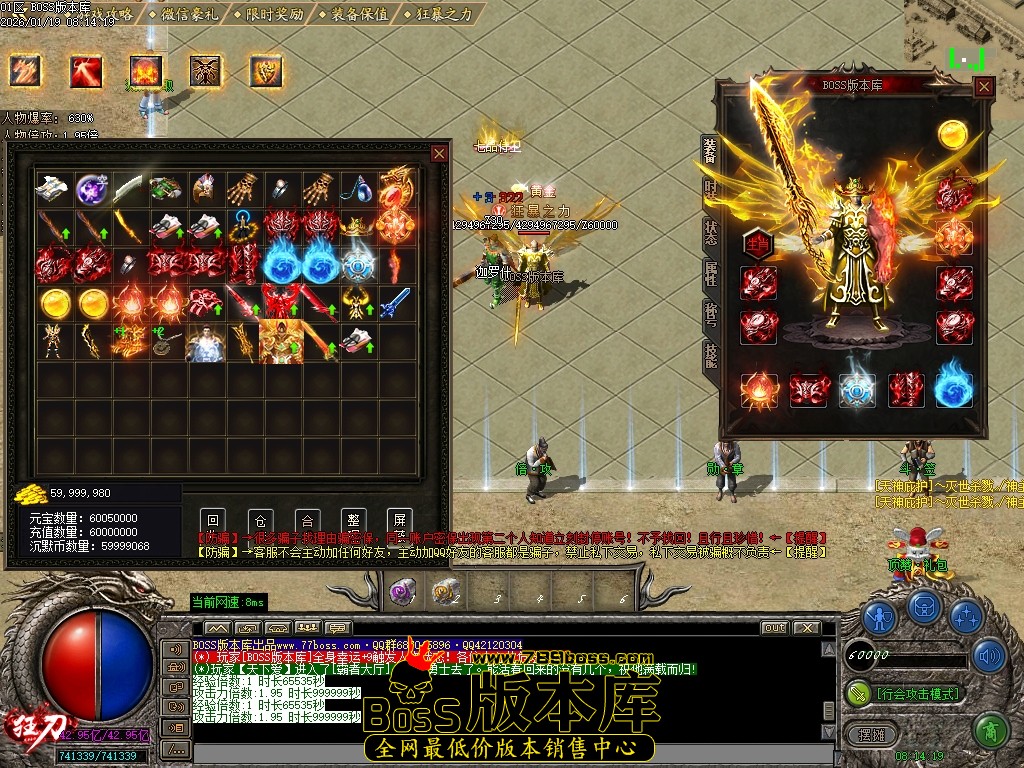Click the 合 combine button in bag
The image size is (1024, 768).
[307, 520]
